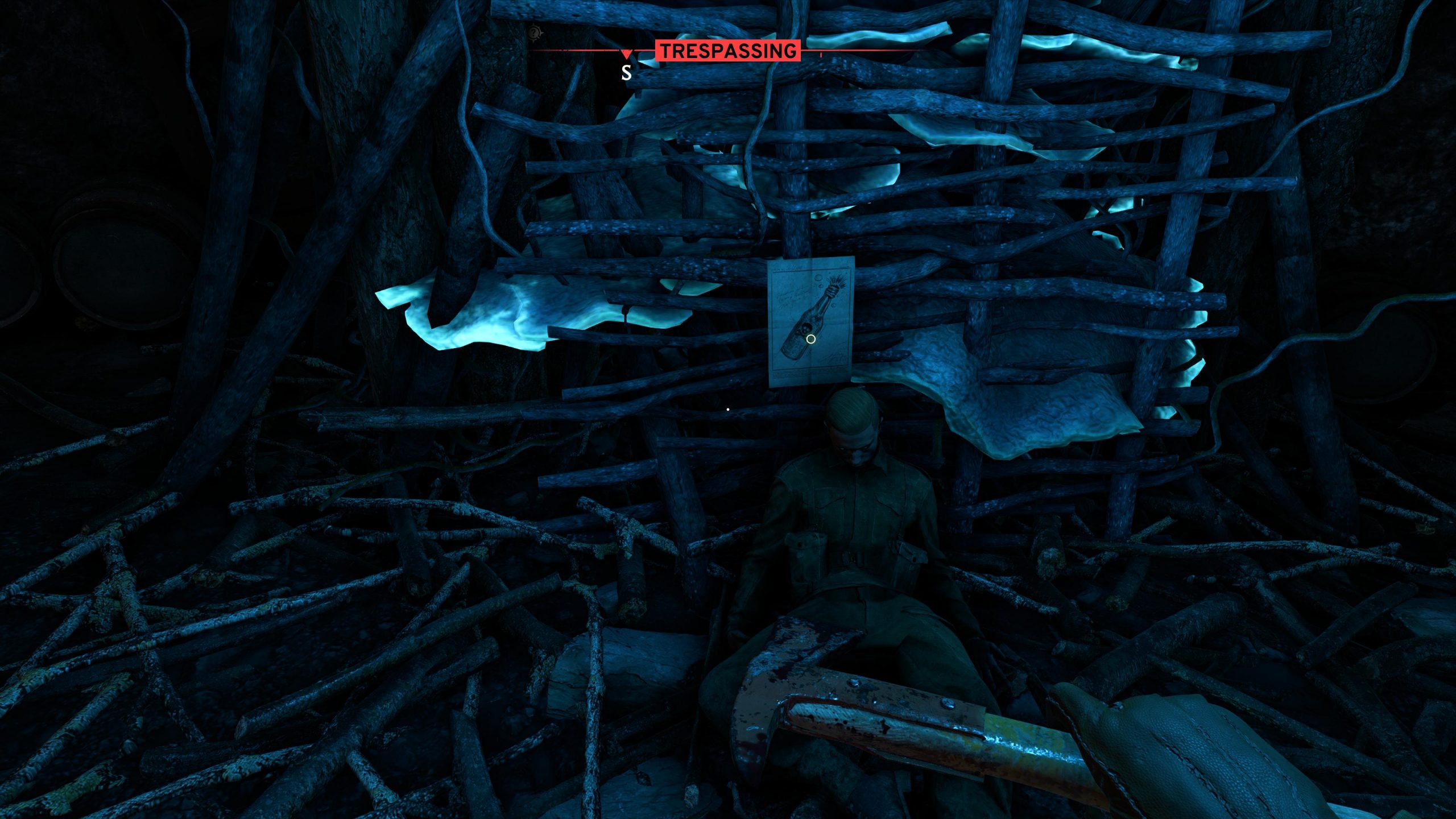Select the red compass heading pointer
This screenshot has width=1456, height=819.
626,55
